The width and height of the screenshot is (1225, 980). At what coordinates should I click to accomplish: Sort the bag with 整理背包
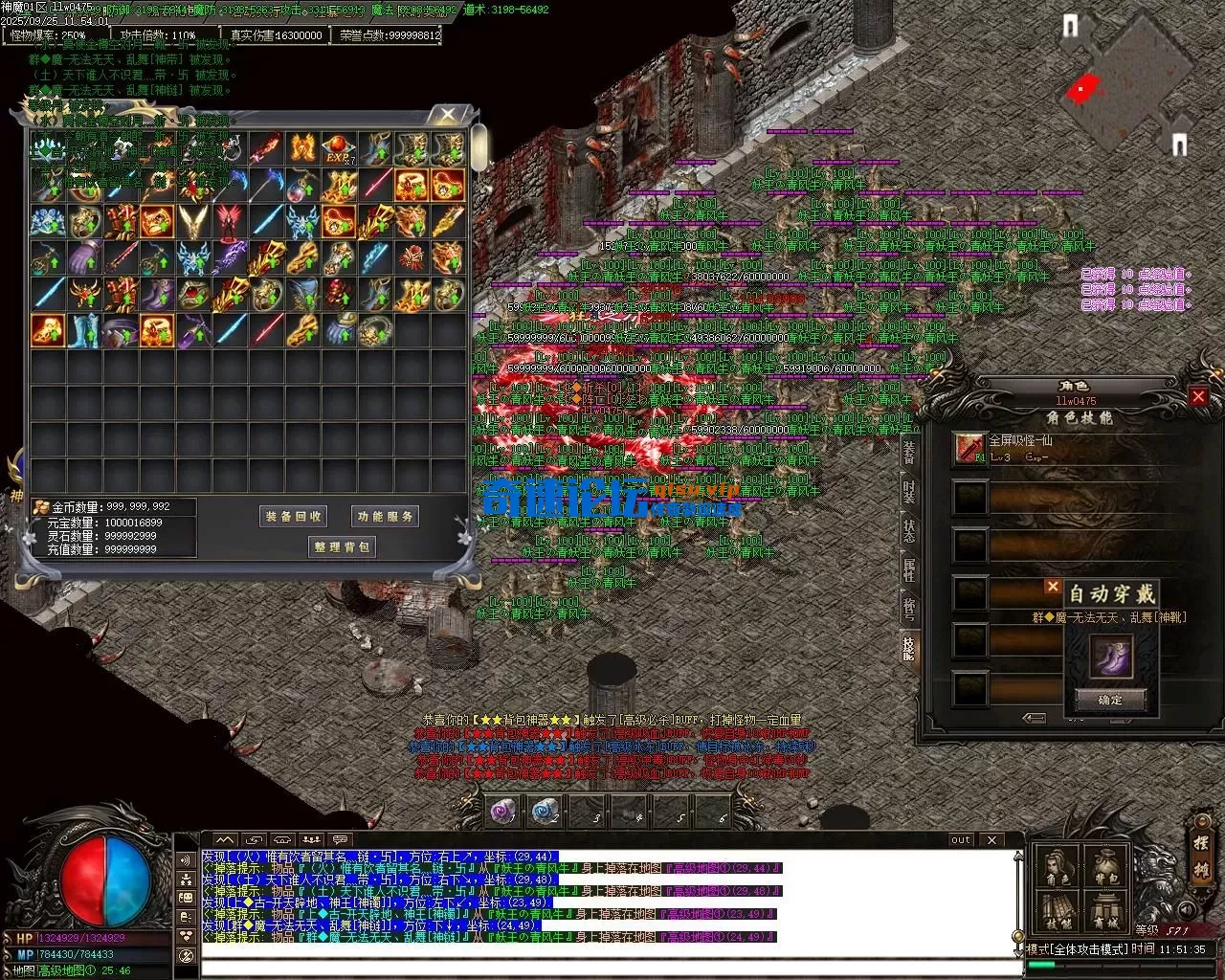342,547
